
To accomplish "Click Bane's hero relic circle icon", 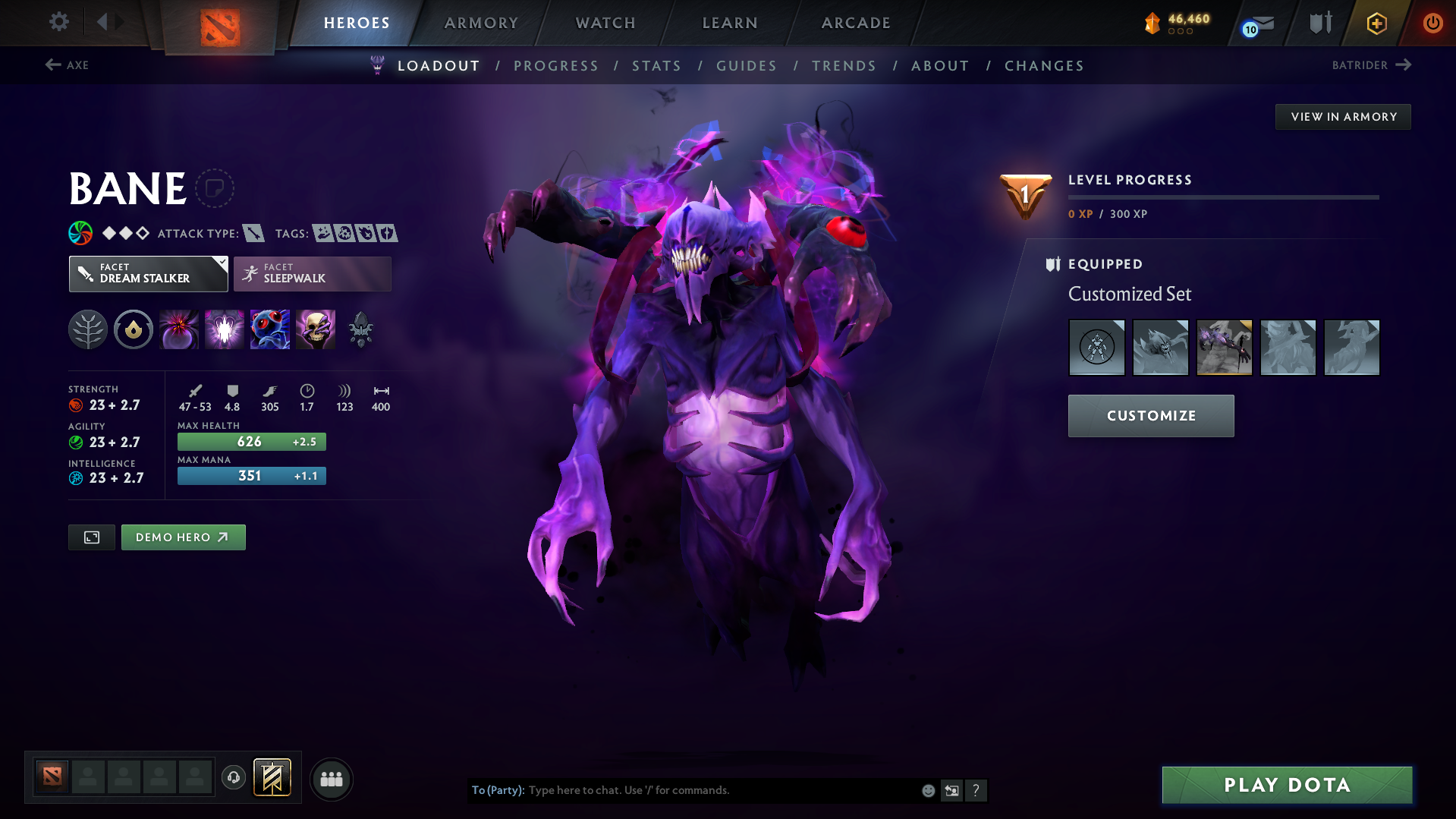I will click(216, 188).
